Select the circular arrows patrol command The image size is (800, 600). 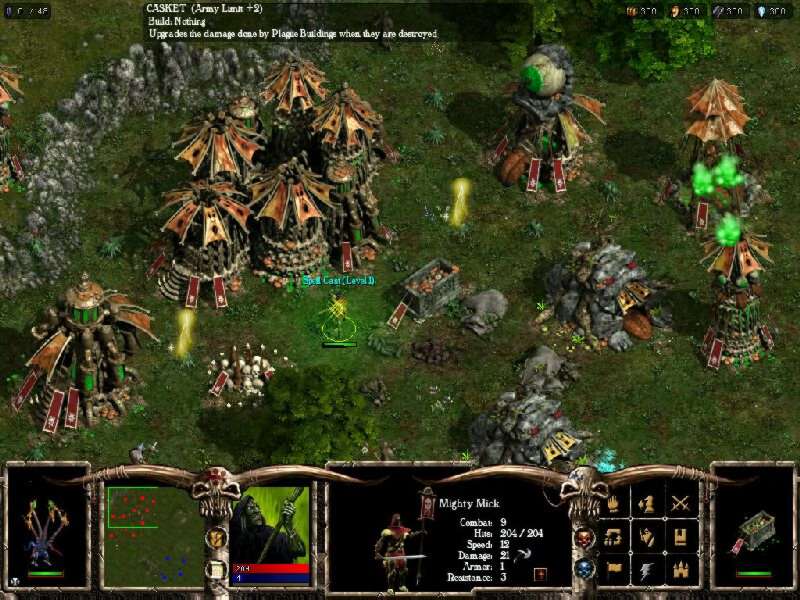(x=615, y=537)
